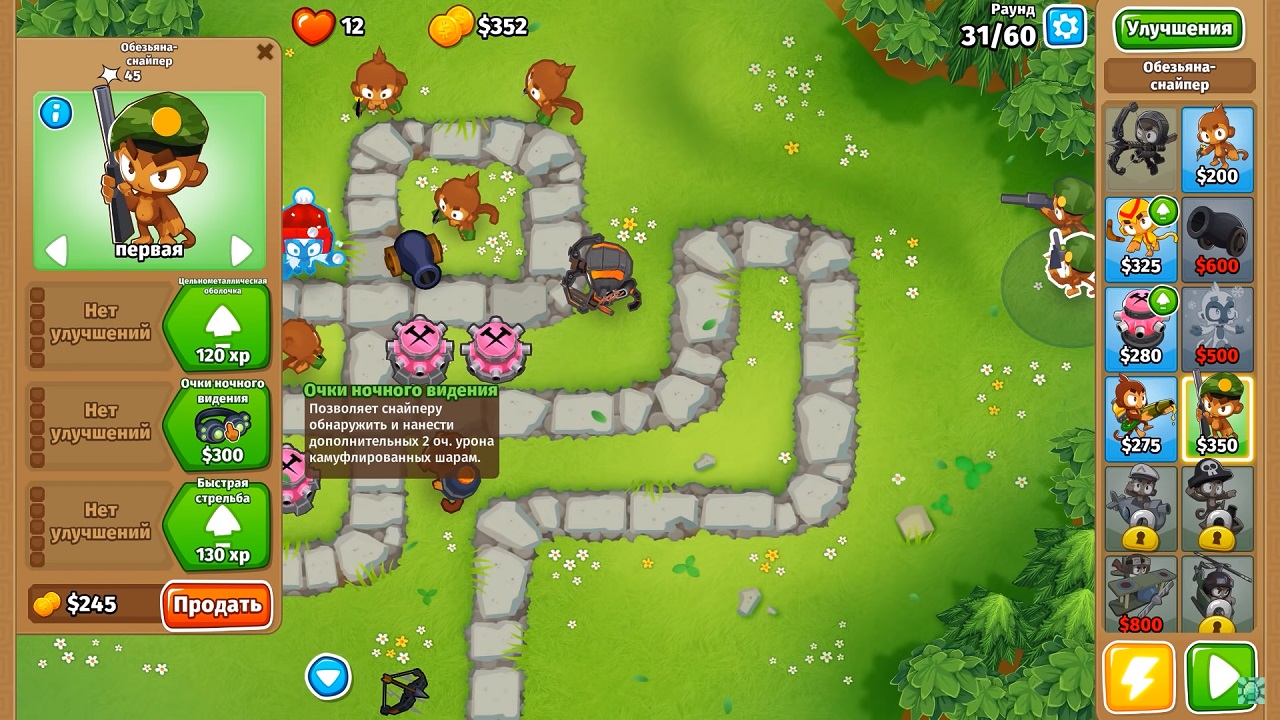Select the bazooka monkey costing $275
The image size is (1280, 720).
pos(1141,415)
